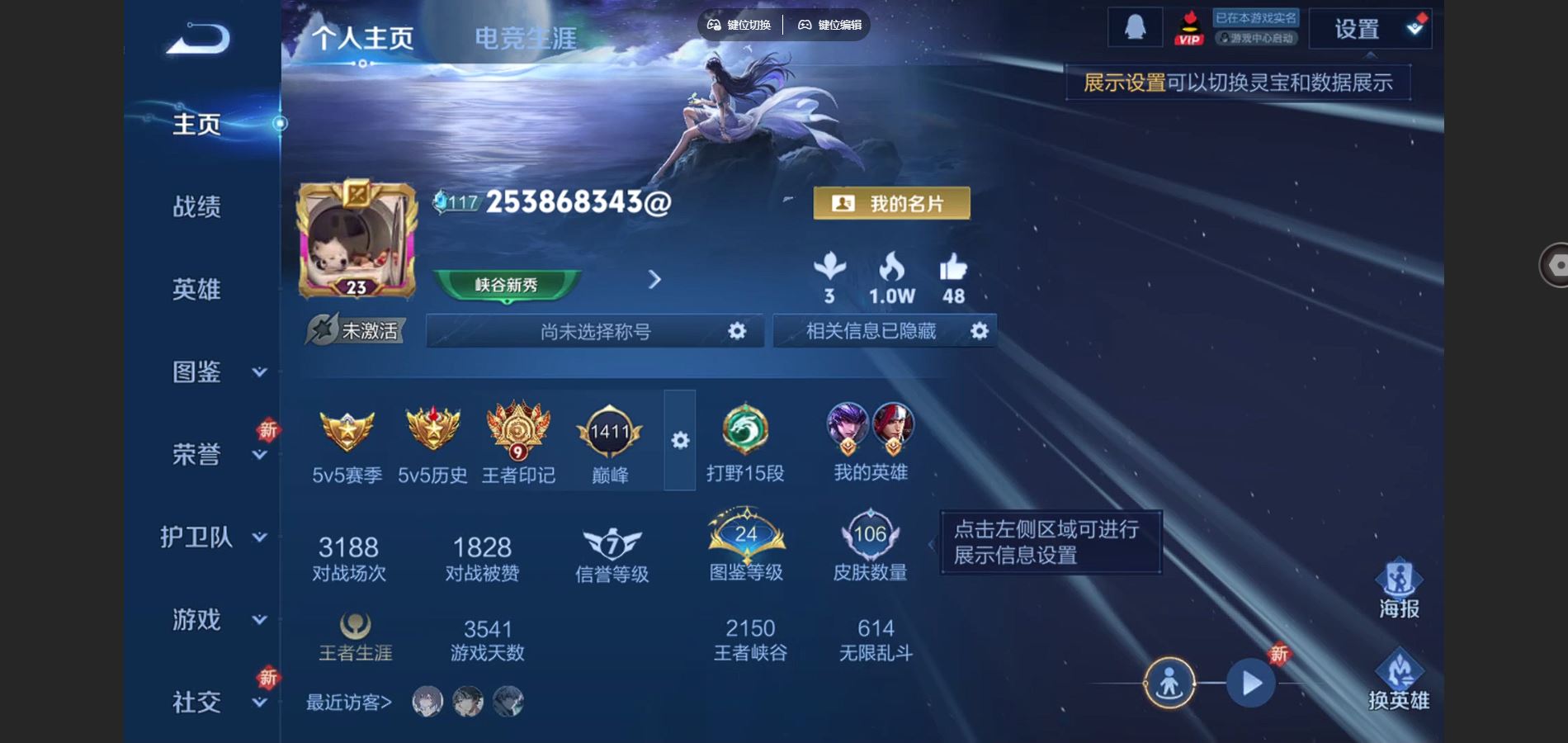Go back with the return arrow
The width and height of the screenshot is (1568, 743).
click(x=198, y=39)
